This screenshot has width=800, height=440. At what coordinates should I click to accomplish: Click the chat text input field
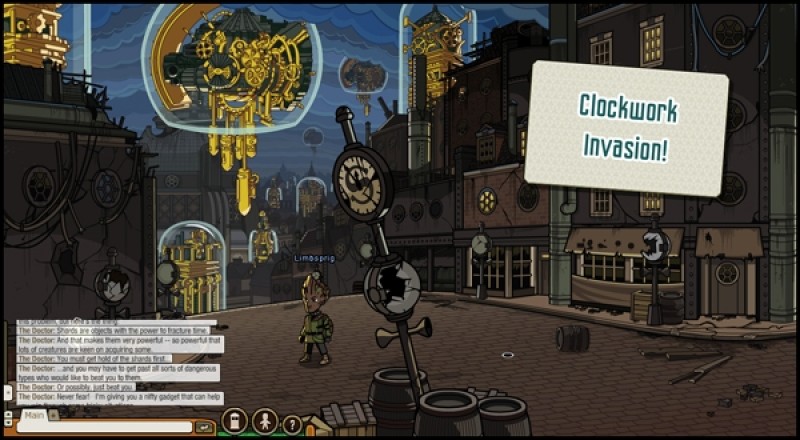click(x=103, y=427)
